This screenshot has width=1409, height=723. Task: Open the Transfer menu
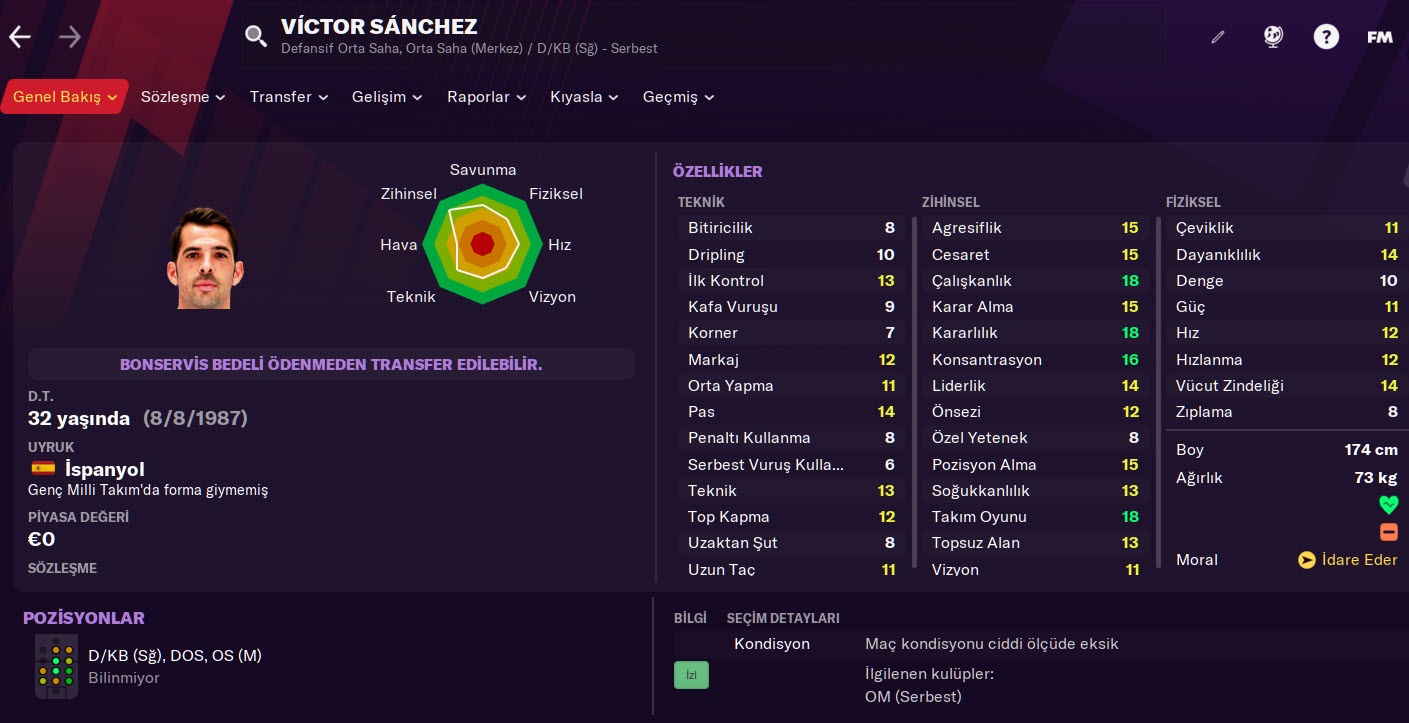coord(288,97)
